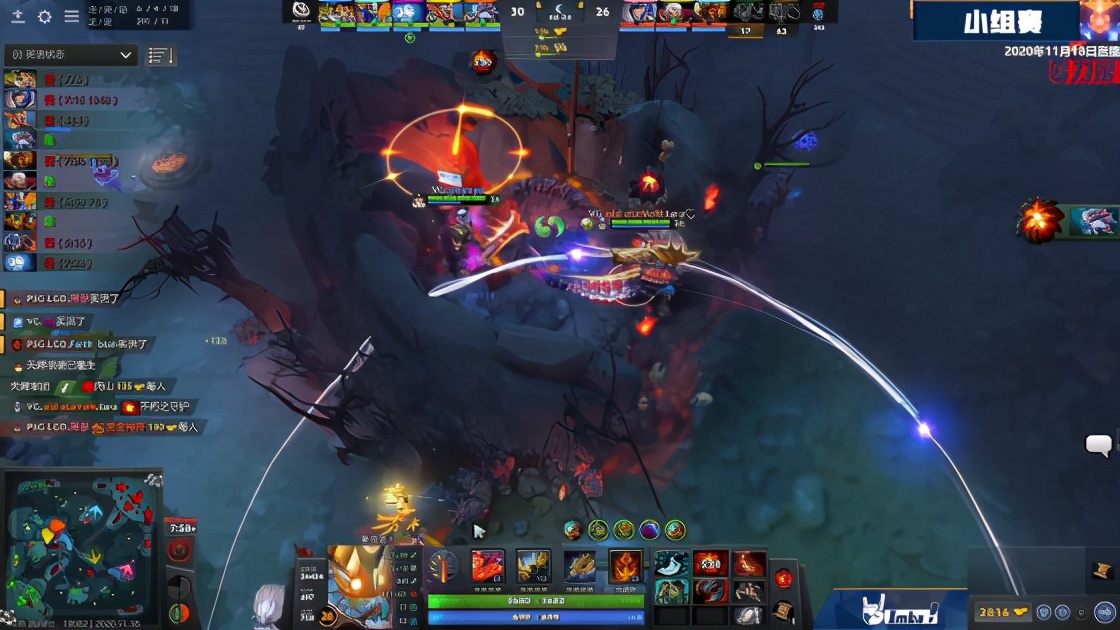Click the upload arrow icon beside the gear

[x=18, y=17]
